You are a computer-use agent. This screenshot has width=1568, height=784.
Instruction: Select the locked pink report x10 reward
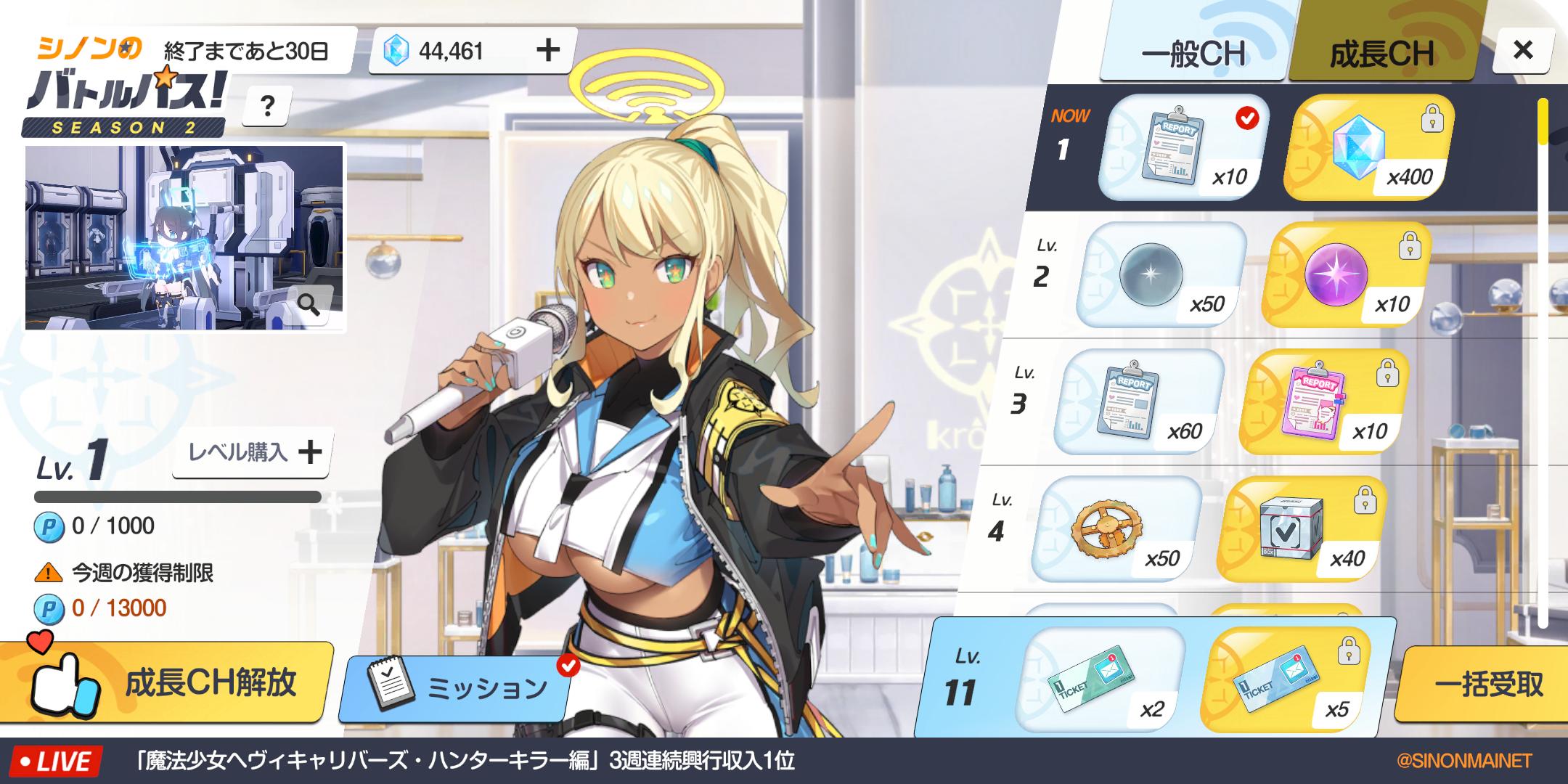click(1325, 402)
